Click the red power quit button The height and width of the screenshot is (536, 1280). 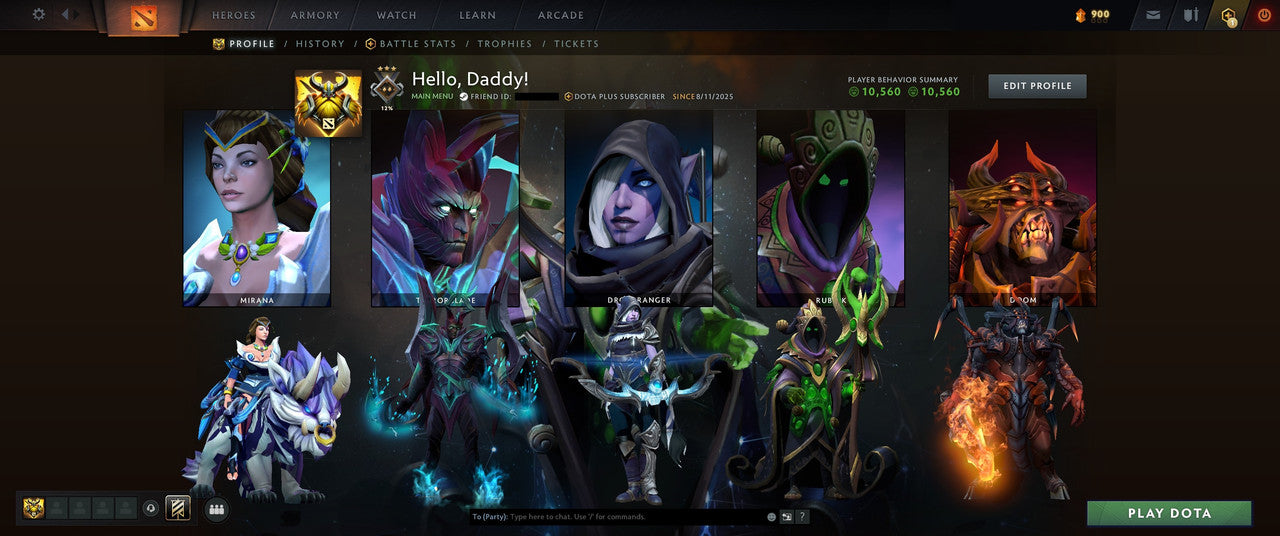pos(1264,15)
